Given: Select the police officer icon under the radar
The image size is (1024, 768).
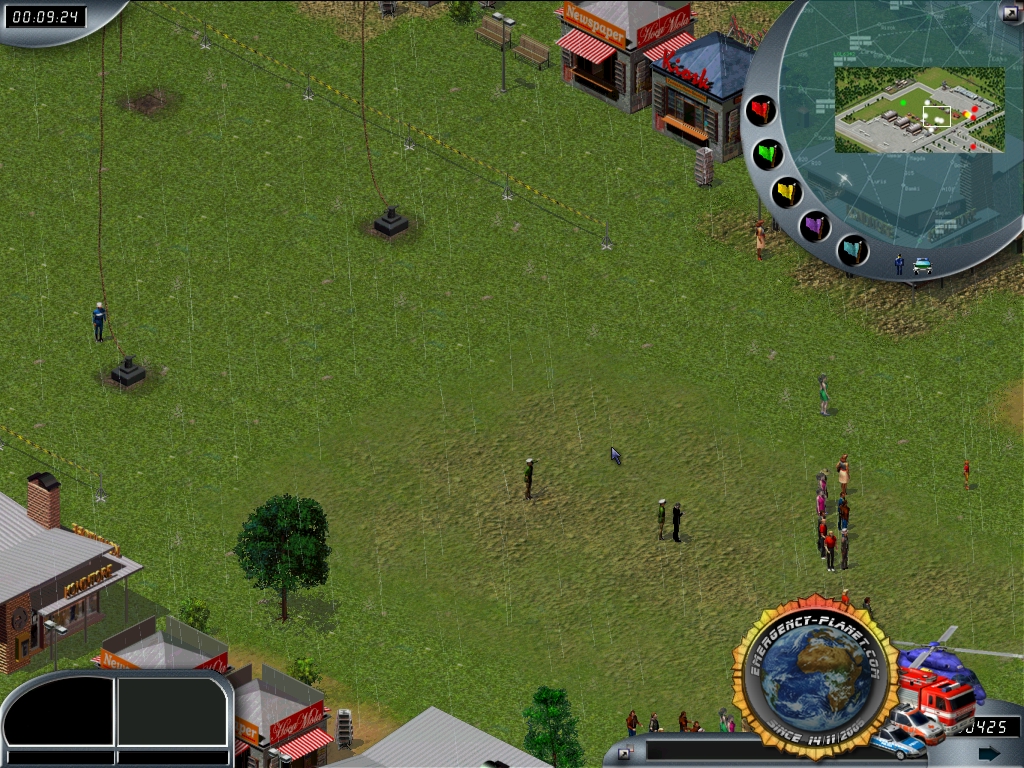Looking at the screenshot, I should 899,265.
